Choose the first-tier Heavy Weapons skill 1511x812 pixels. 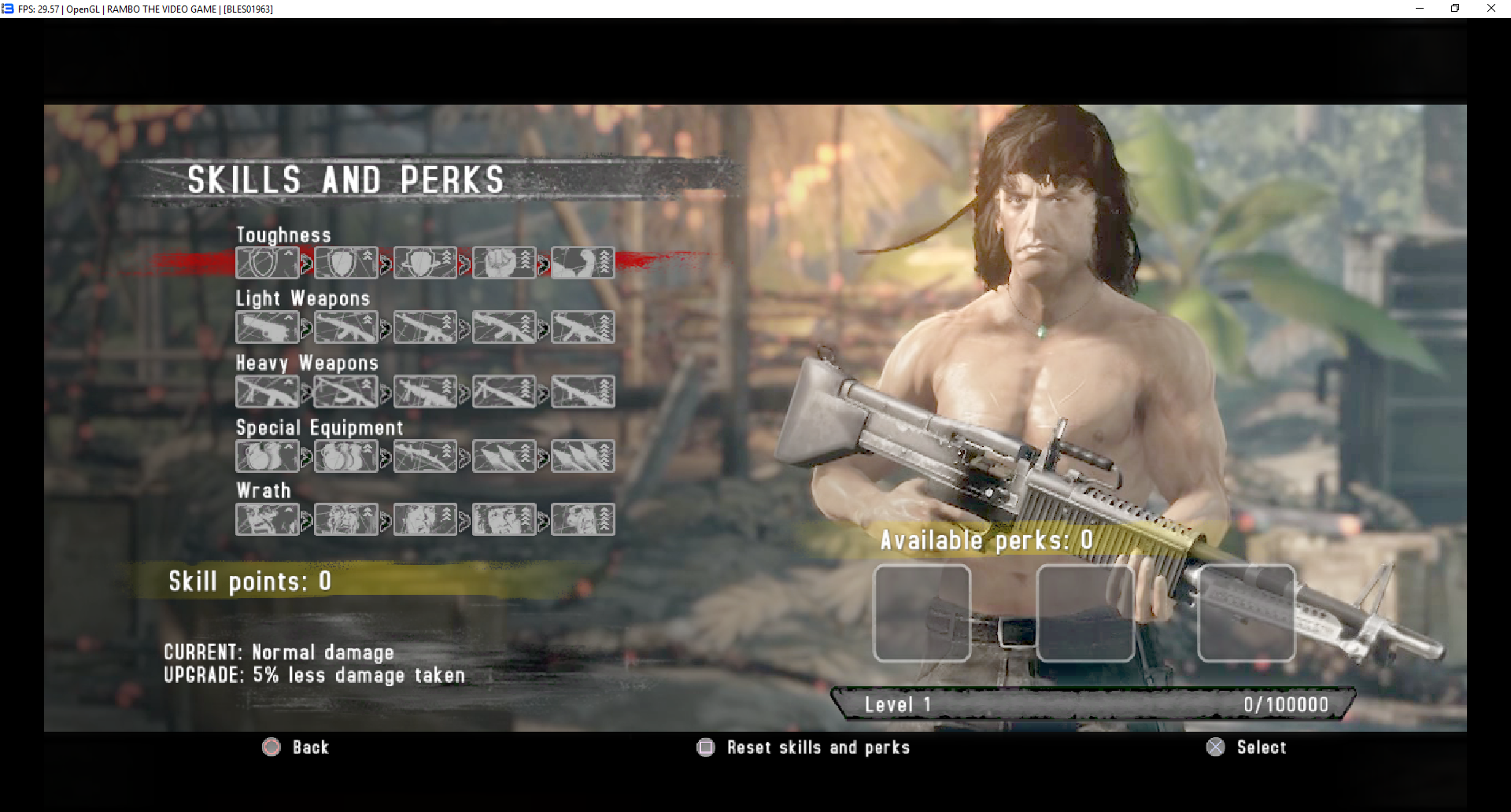(268, 392)
